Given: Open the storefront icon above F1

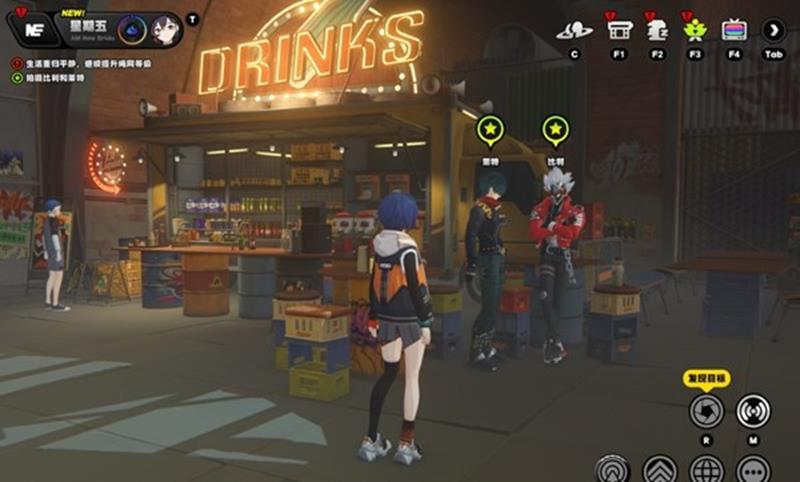Looking at the screenshot, I should coord(620,30).
